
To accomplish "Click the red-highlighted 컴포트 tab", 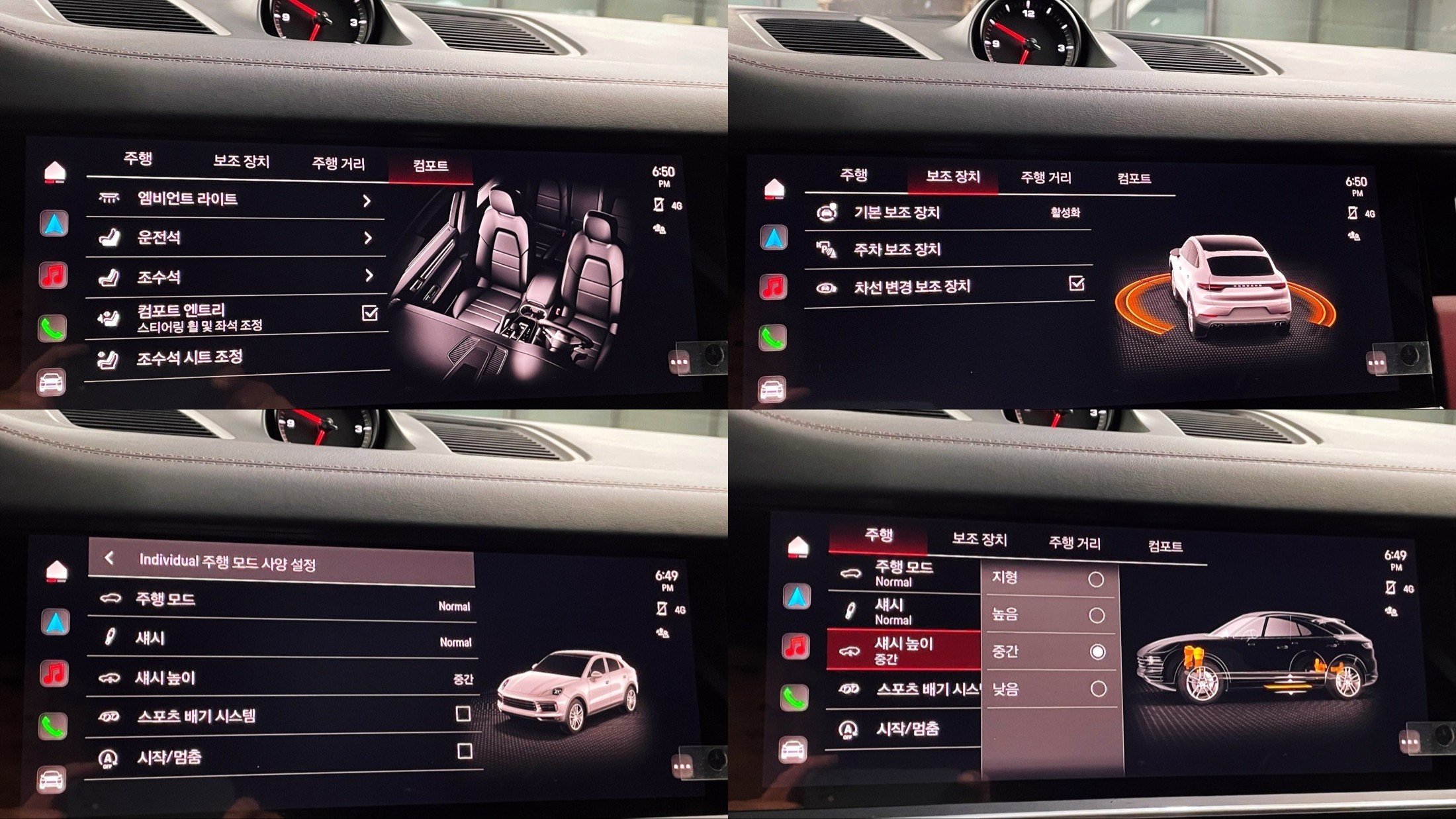I will pos(430,166).
